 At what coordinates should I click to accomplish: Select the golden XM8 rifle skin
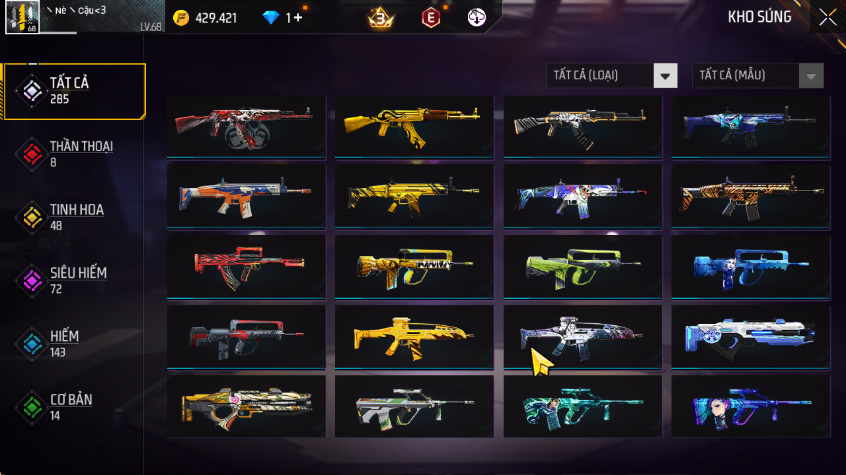tap(414, 336)
